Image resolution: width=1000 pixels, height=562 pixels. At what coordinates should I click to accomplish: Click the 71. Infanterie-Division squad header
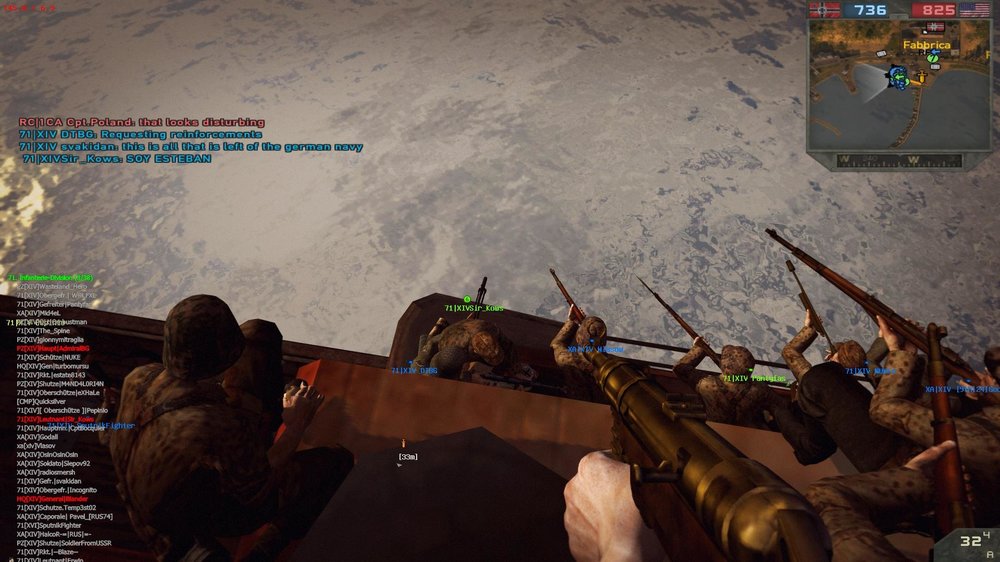click(50, 277)
